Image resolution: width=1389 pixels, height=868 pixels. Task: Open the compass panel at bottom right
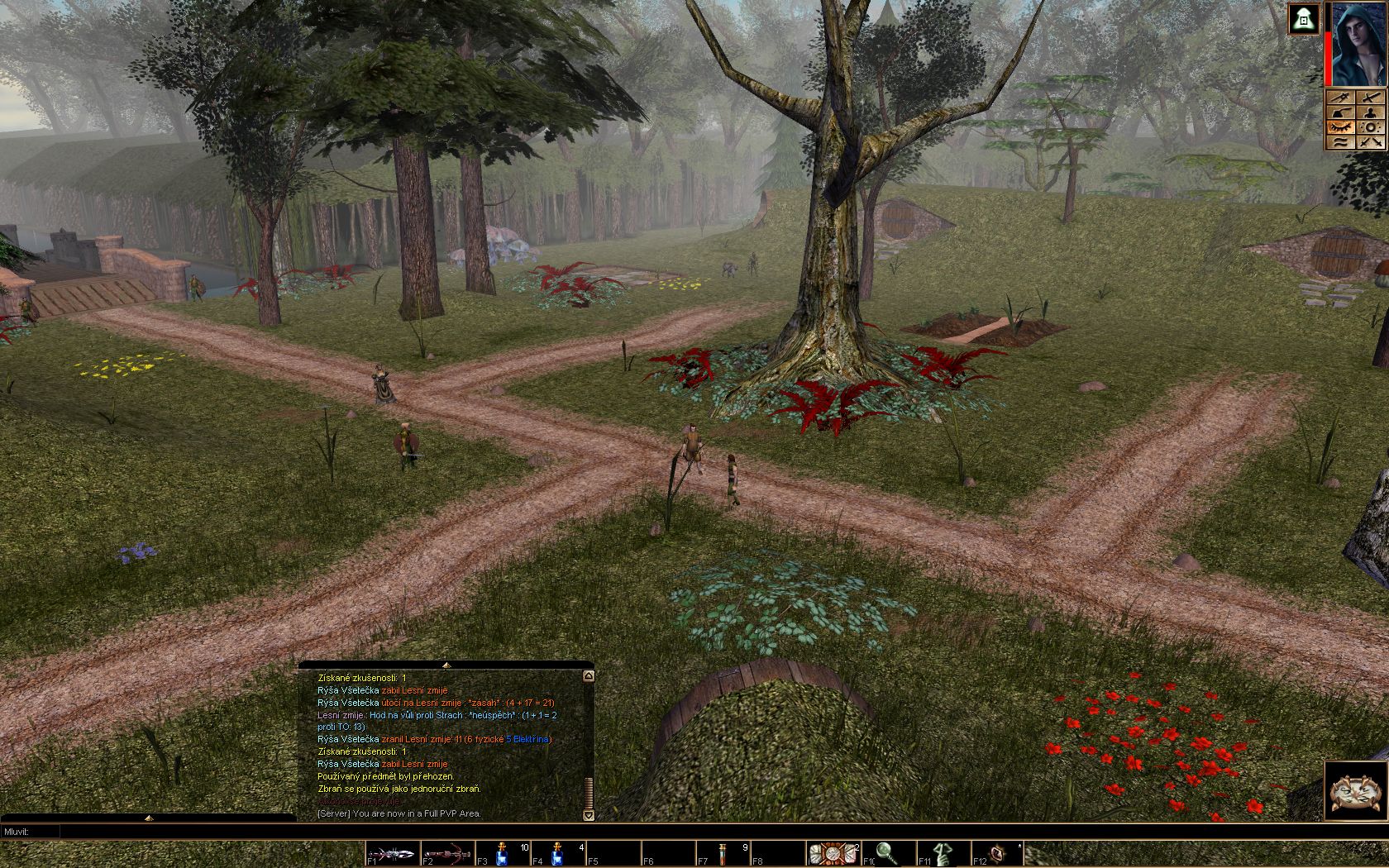[x=1356, y=791]
